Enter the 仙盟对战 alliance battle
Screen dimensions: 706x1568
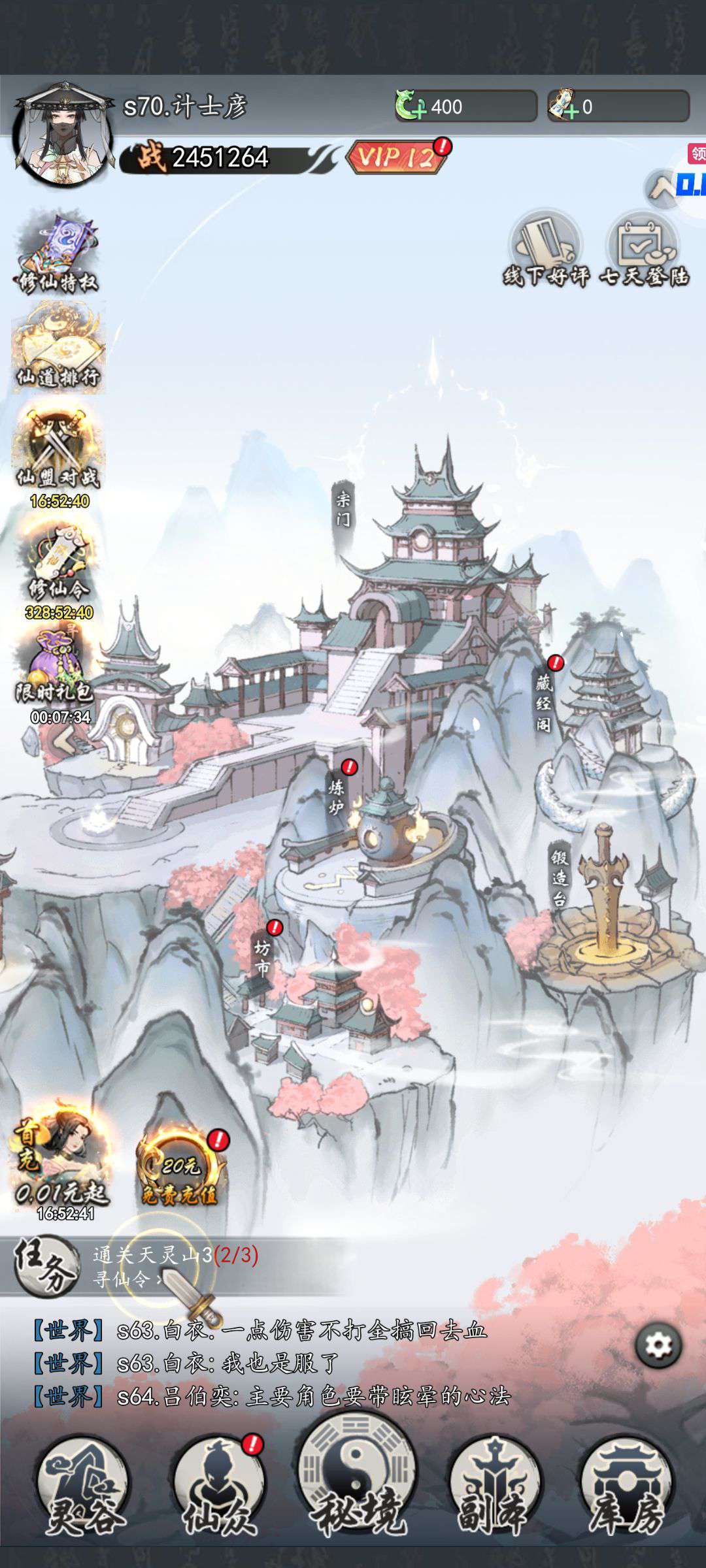pos(58,452)
